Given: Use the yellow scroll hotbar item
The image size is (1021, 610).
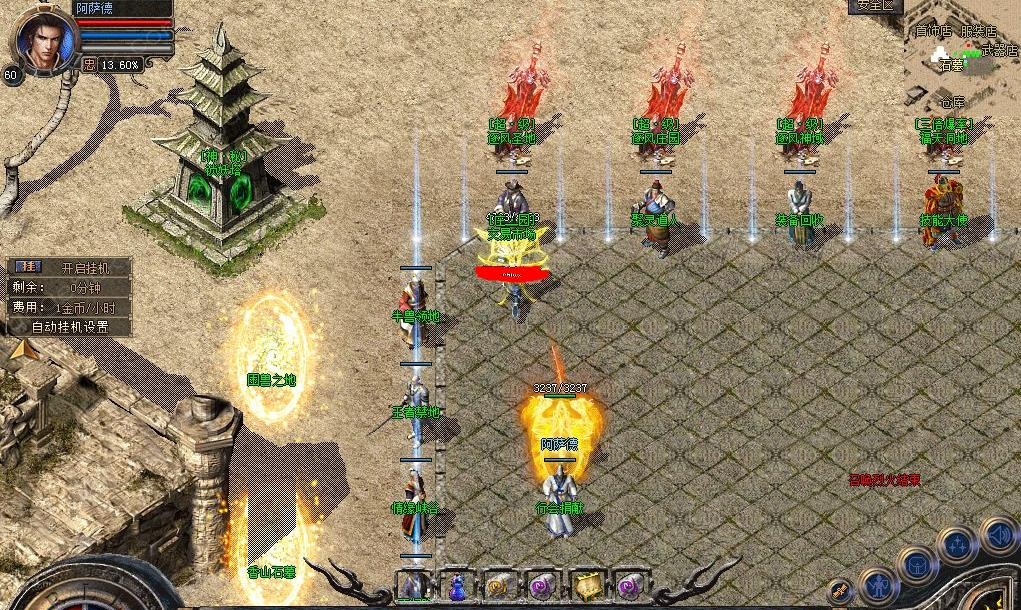Looking at the screenshot, I should click(x=499, y=584).
